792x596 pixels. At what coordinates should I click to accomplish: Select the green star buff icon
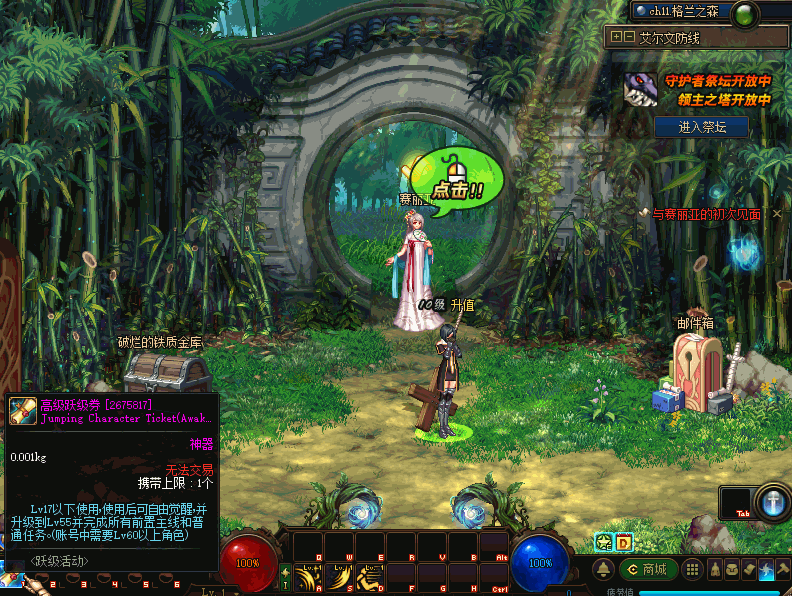coord(604,542)
